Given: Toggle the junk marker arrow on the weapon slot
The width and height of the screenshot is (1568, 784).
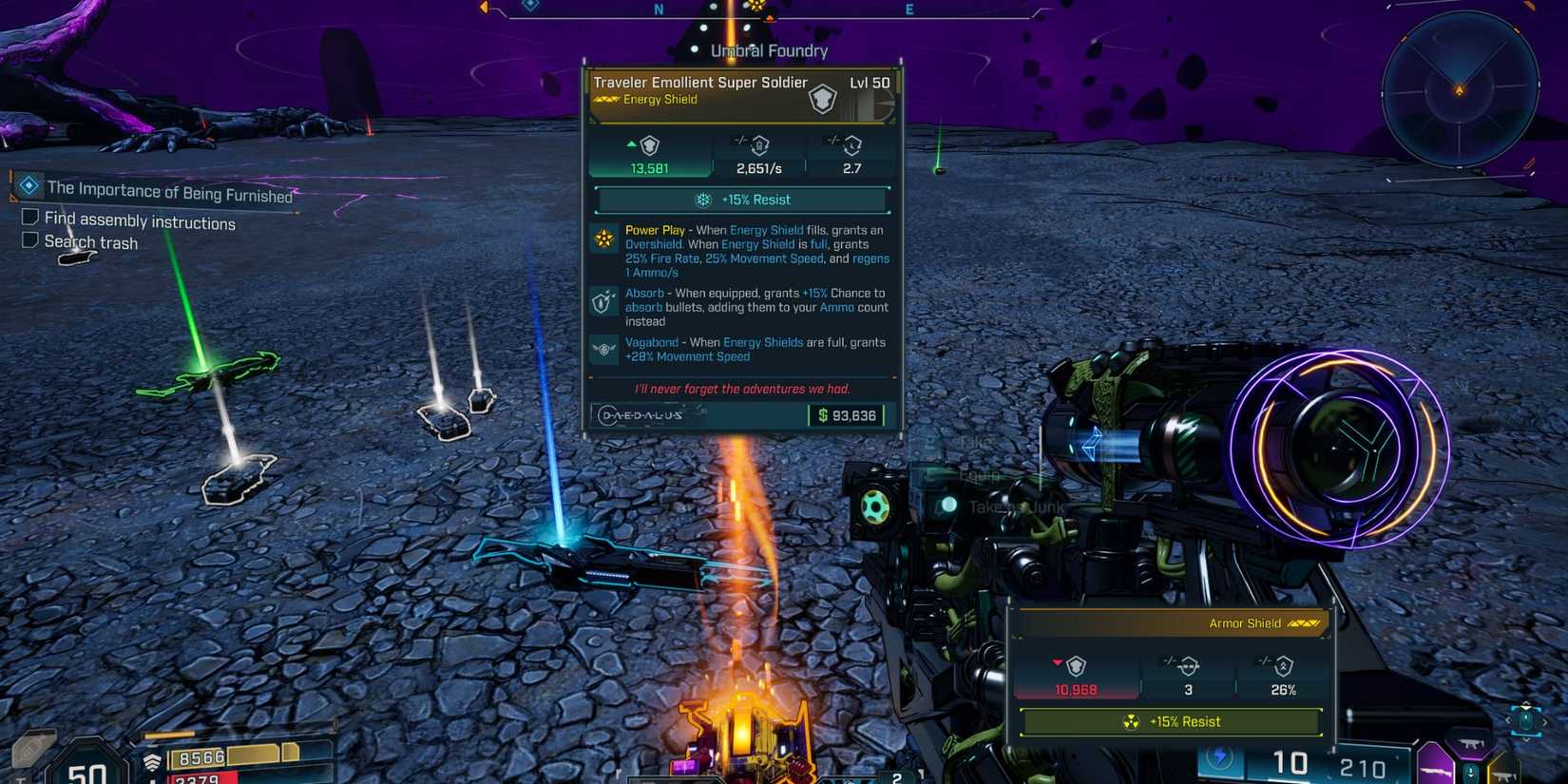Looking at the screenshot, I should coord(1471,773).
